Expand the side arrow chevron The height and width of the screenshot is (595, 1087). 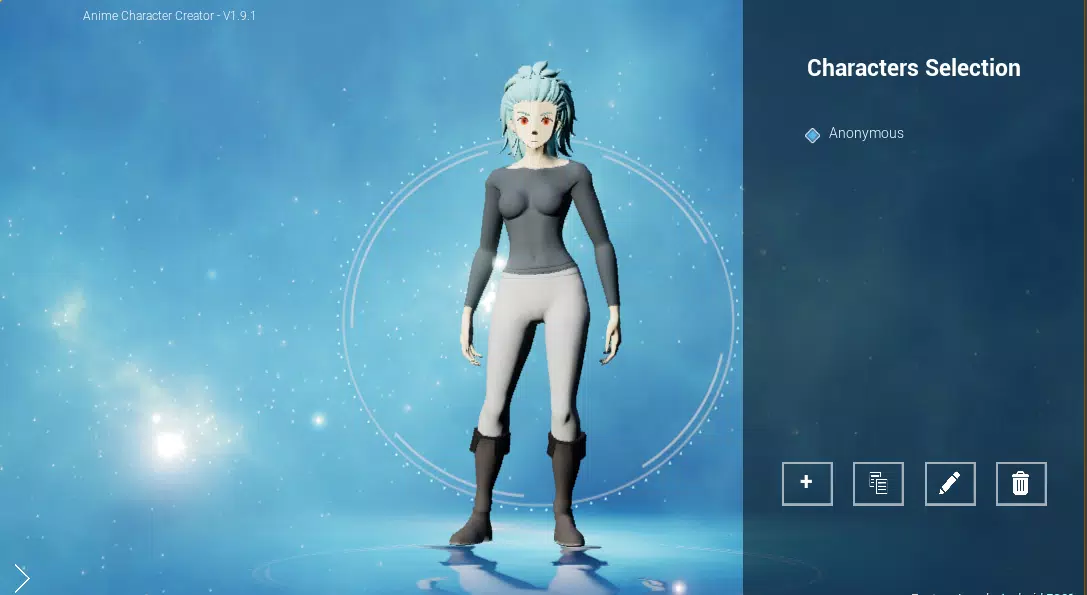(22, 577)
